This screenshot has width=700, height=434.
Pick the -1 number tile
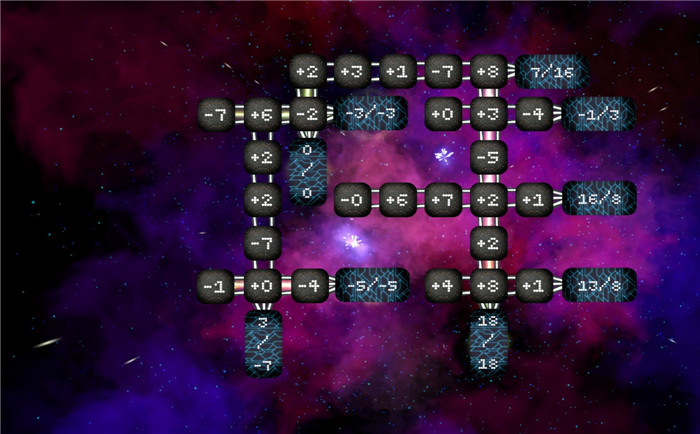click(x=216, y=285)
